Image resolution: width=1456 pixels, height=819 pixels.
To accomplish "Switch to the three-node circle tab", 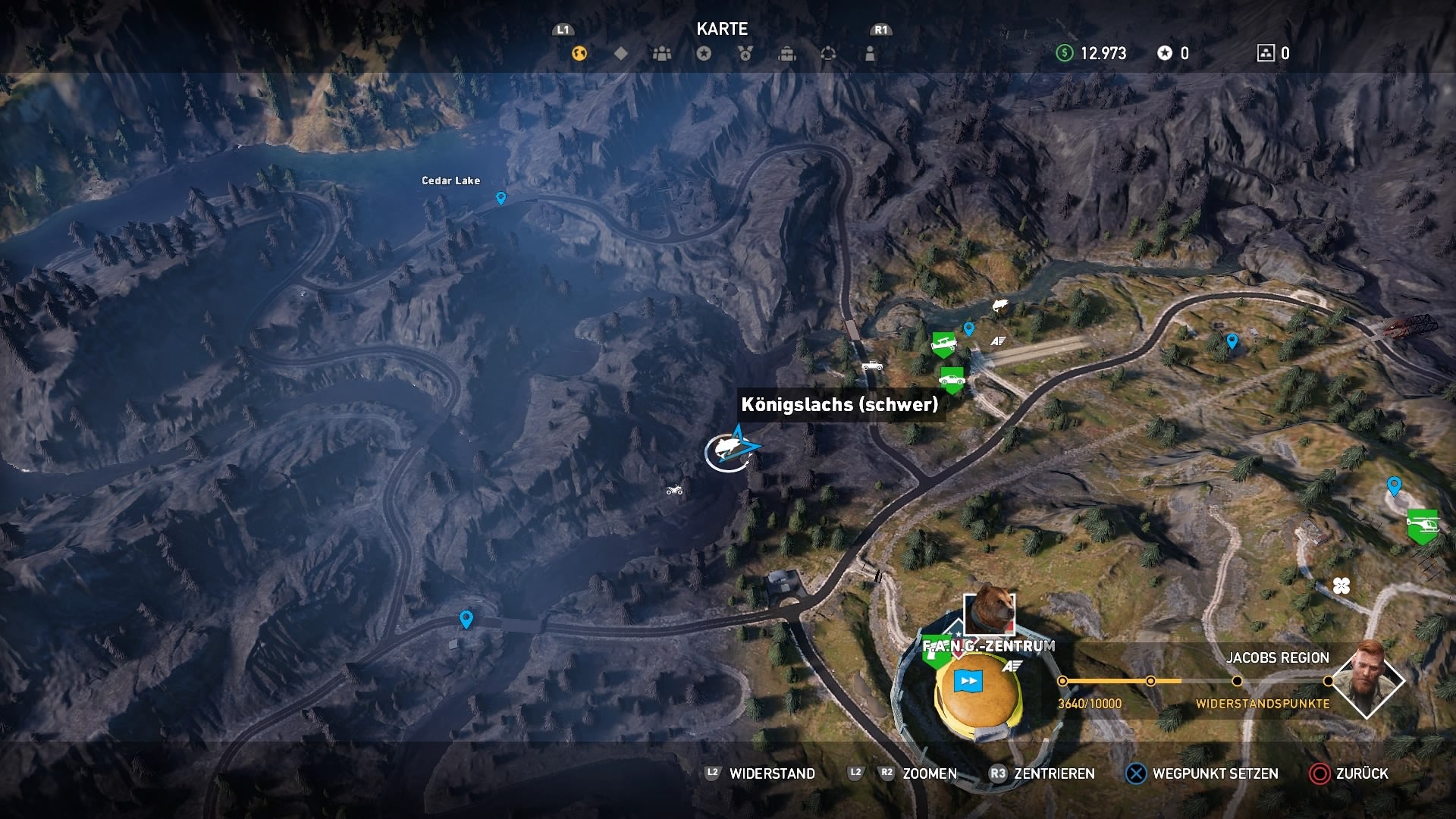I will 828,53.
